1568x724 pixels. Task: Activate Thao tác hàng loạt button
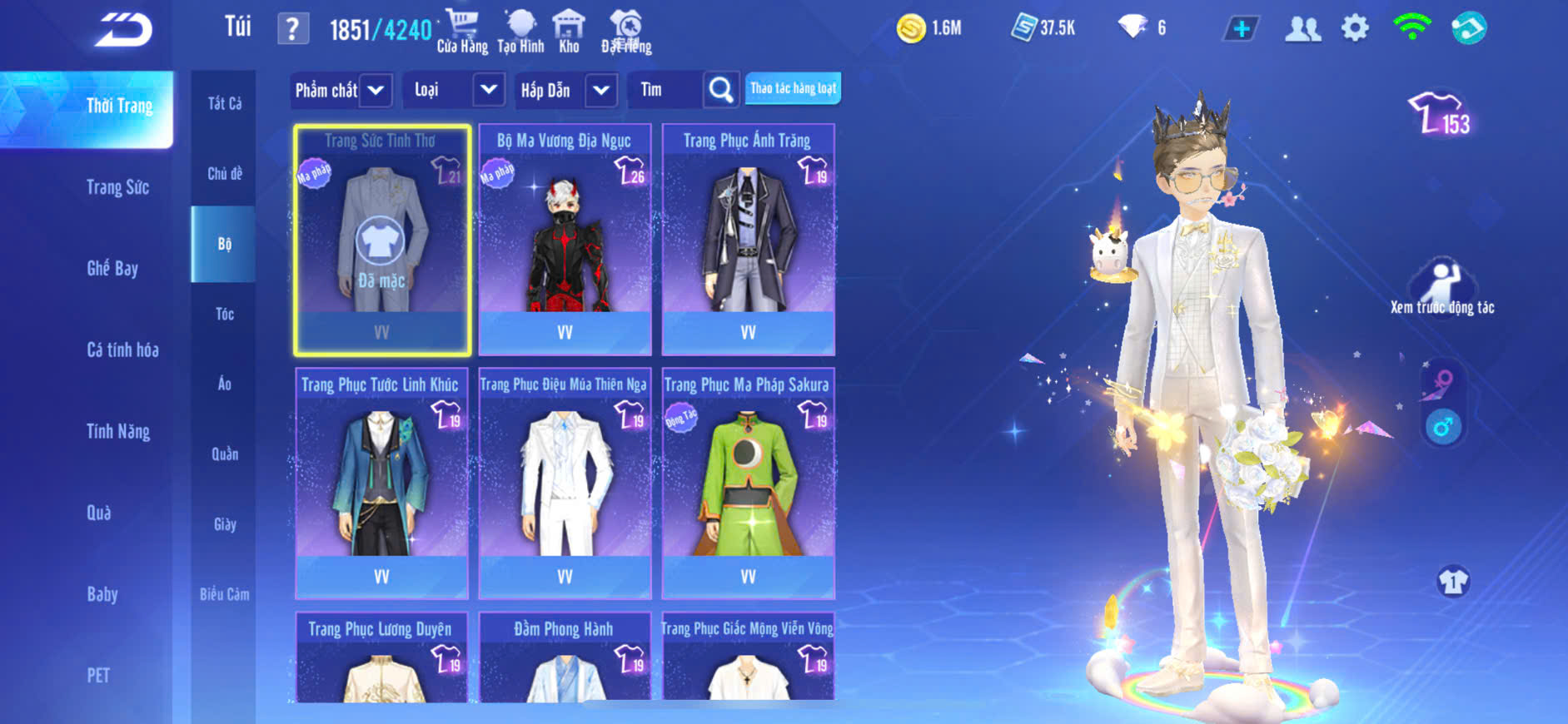(x=793, y=88)
